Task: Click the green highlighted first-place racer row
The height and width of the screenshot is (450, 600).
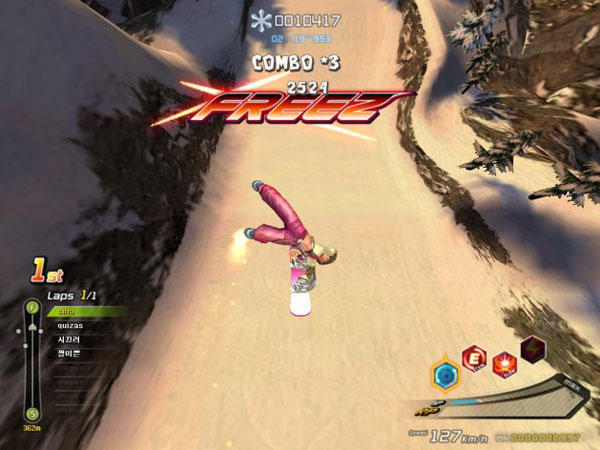Action: (87, 311)
